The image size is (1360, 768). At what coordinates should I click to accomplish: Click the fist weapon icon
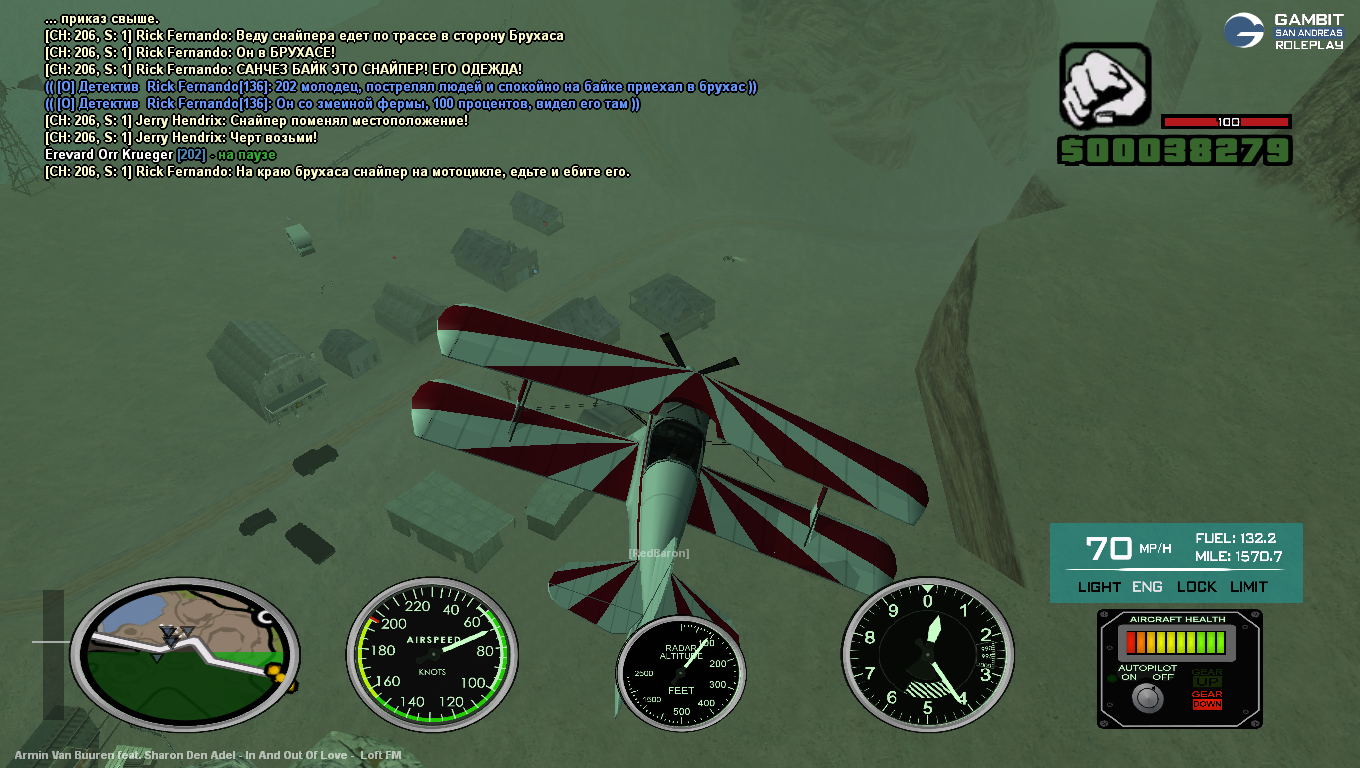tap(1105, 86)
